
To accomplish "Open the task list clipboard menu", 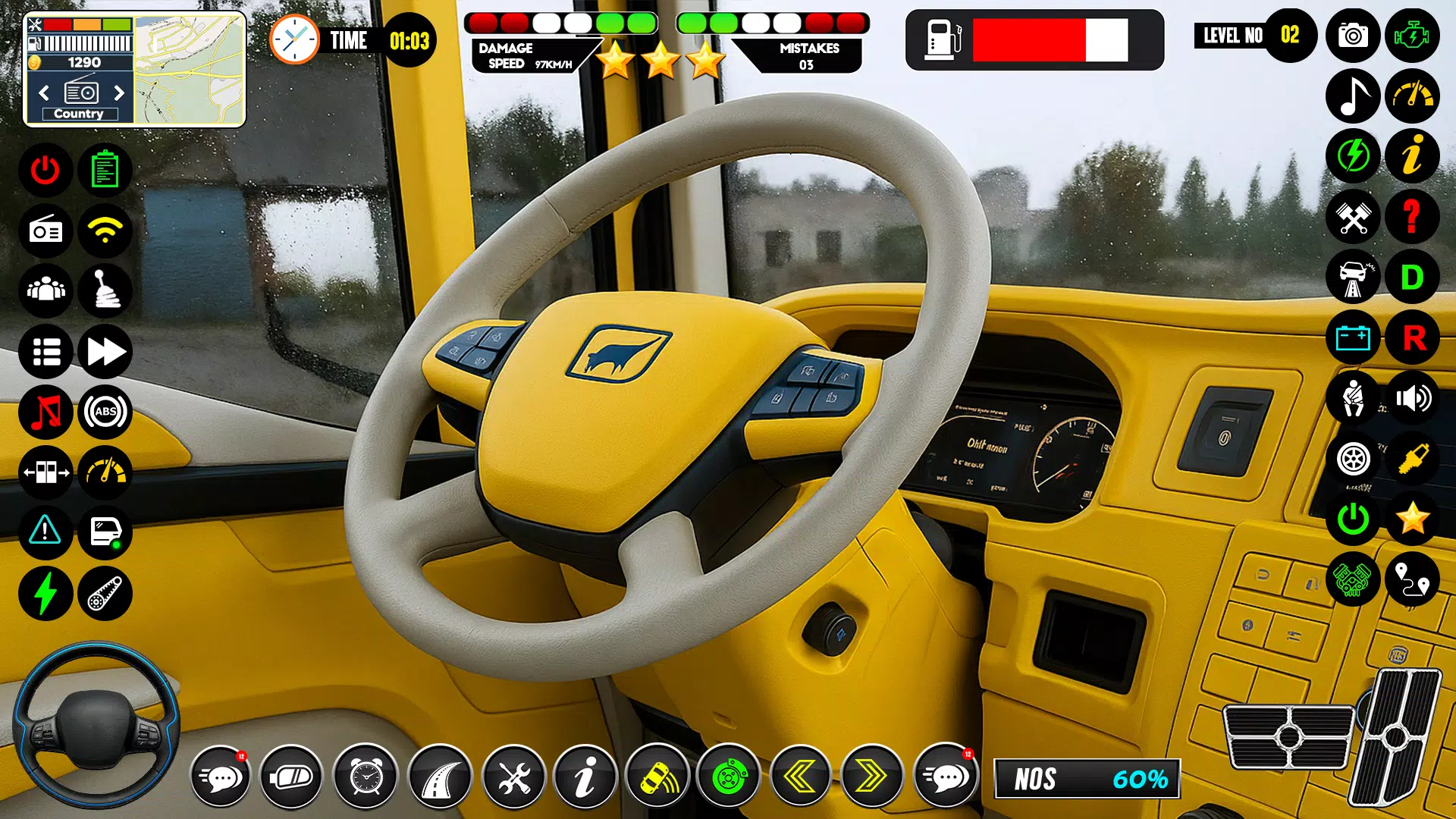I will [105, 170].
